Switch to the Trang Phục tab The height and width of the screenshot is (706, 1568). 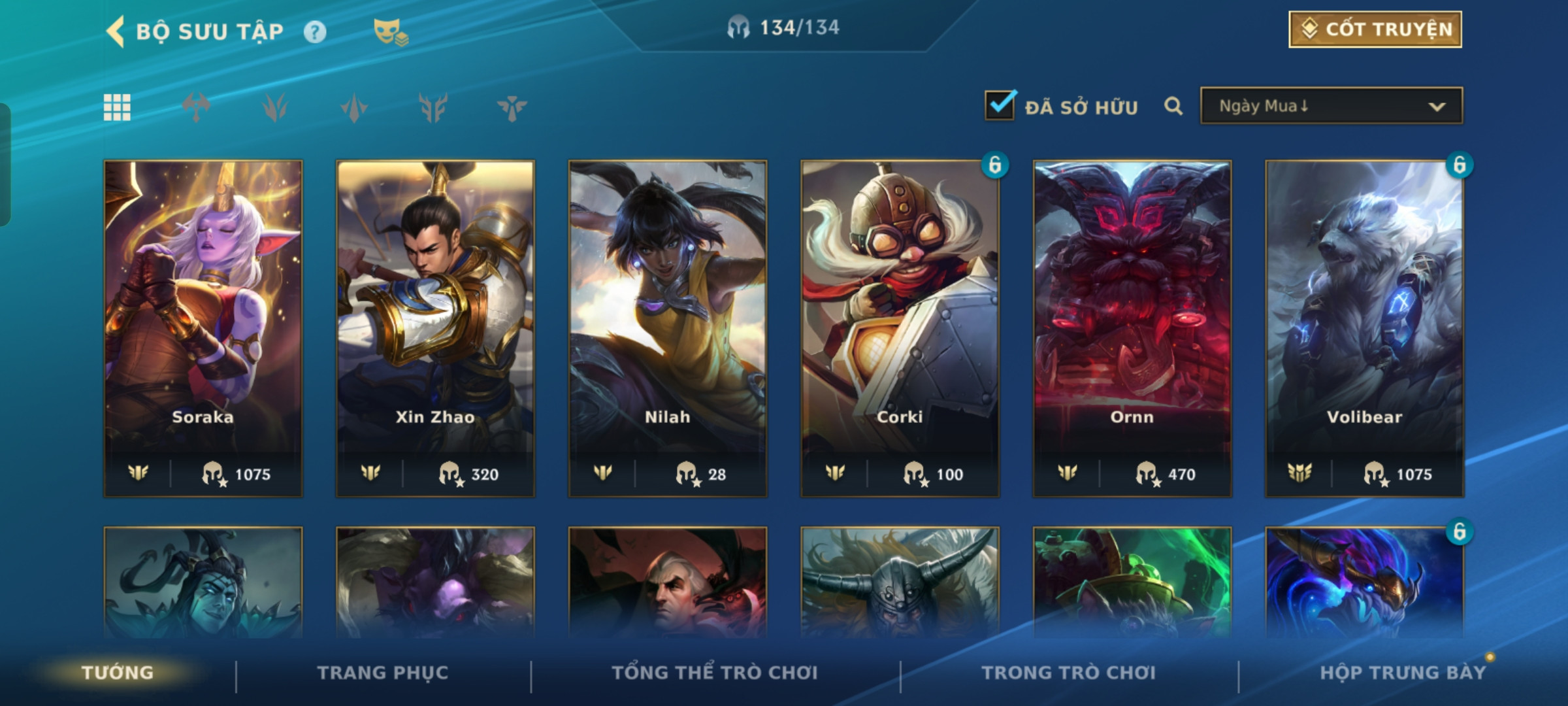coord(383,673)
